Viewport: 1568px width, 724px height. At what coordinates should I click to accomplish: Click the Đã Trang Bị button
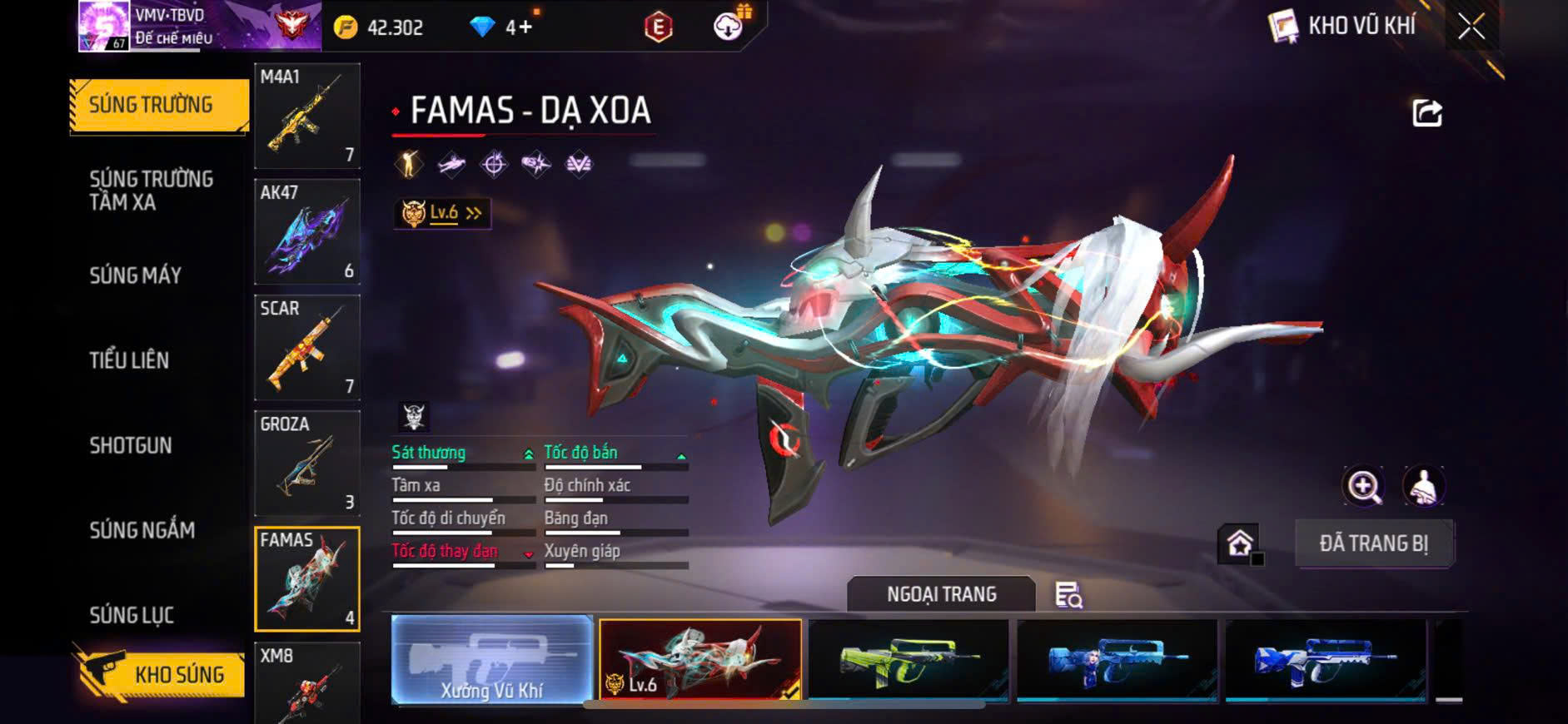1374,543
